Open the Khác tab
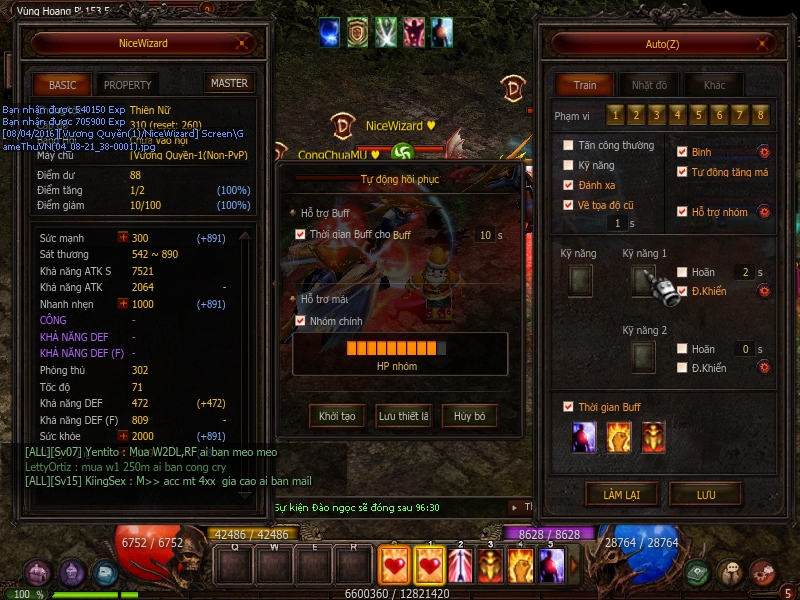This screenshot has width=800, height=600. (714, 85)
